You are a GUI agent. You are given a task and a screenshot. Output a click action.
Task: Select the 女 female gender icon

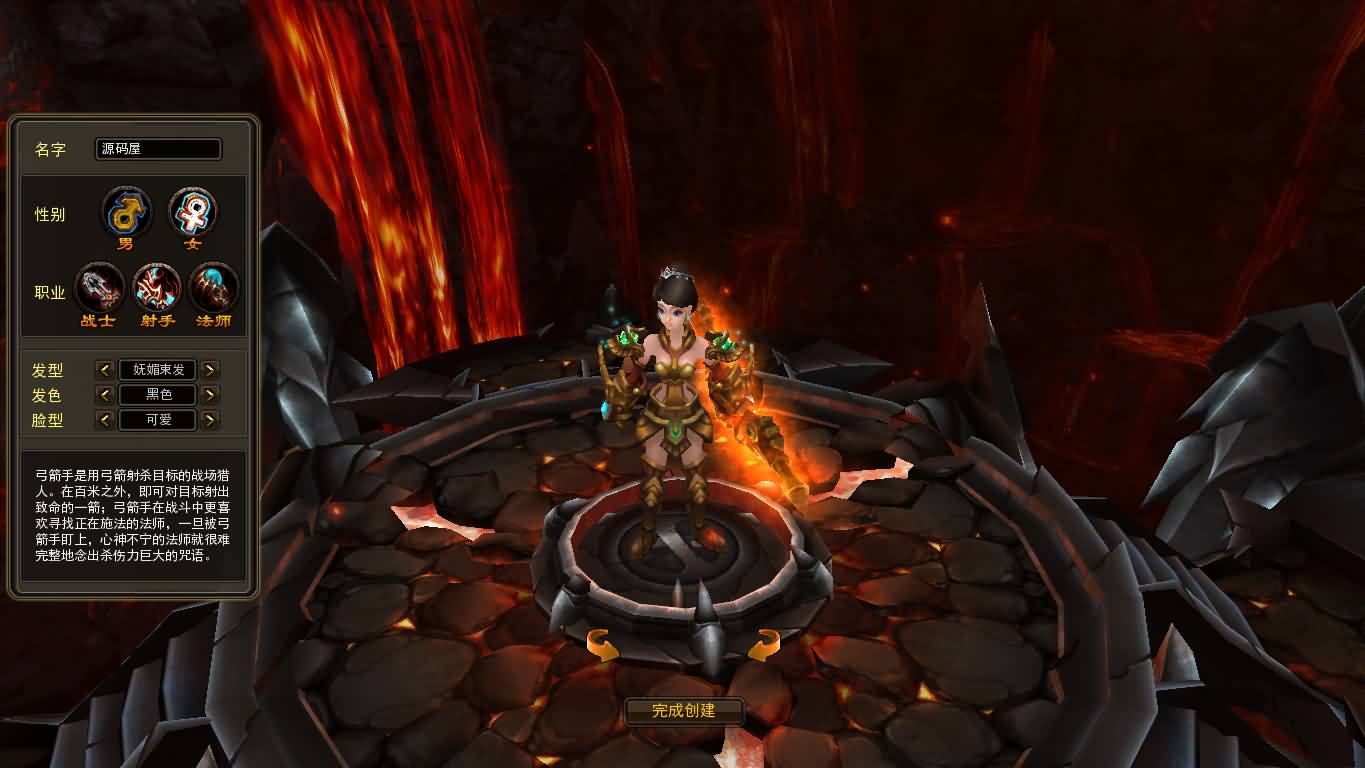(191, 212)
